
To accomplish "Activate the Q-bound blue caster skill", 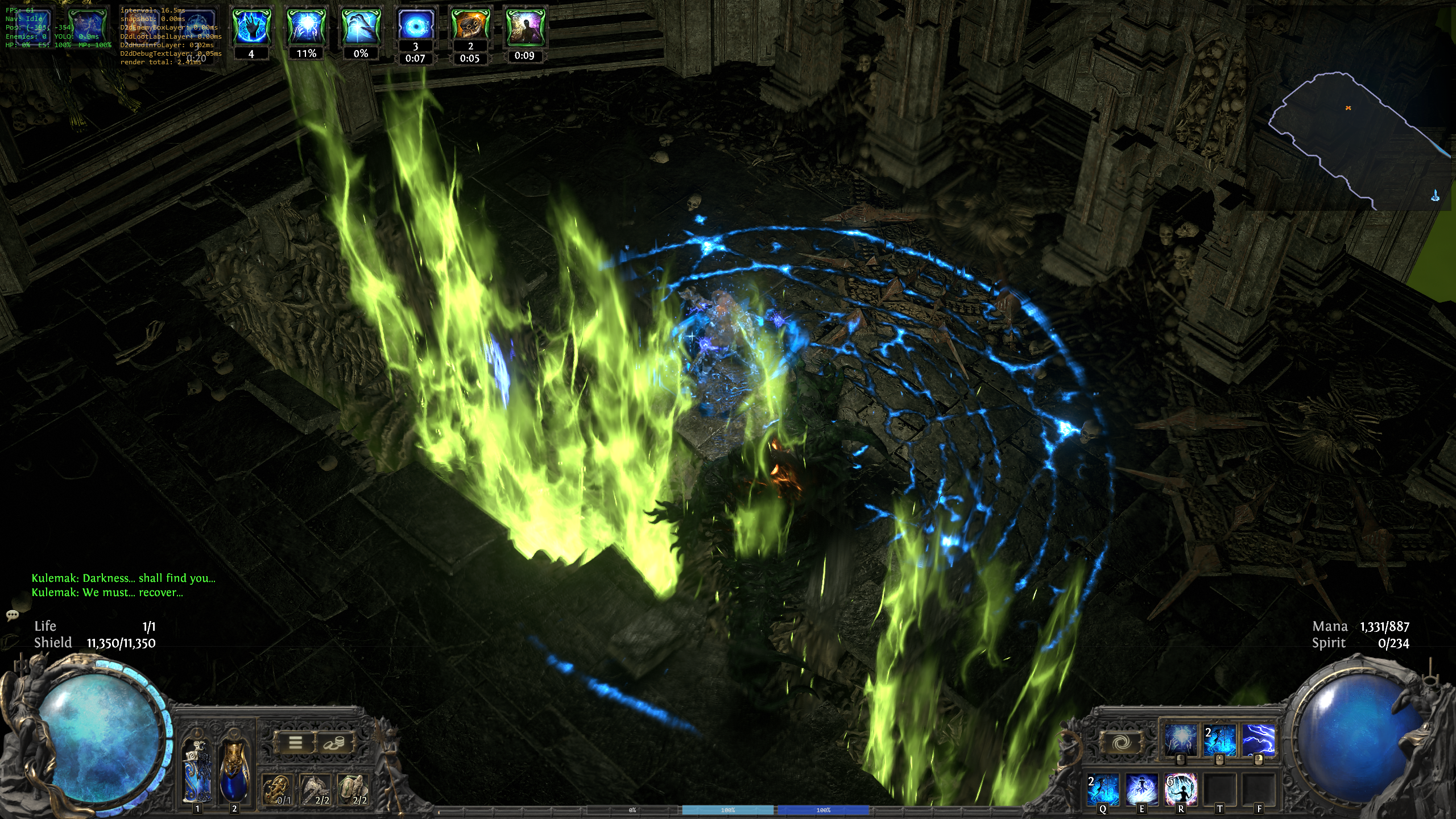I will tap(1103, 789).
